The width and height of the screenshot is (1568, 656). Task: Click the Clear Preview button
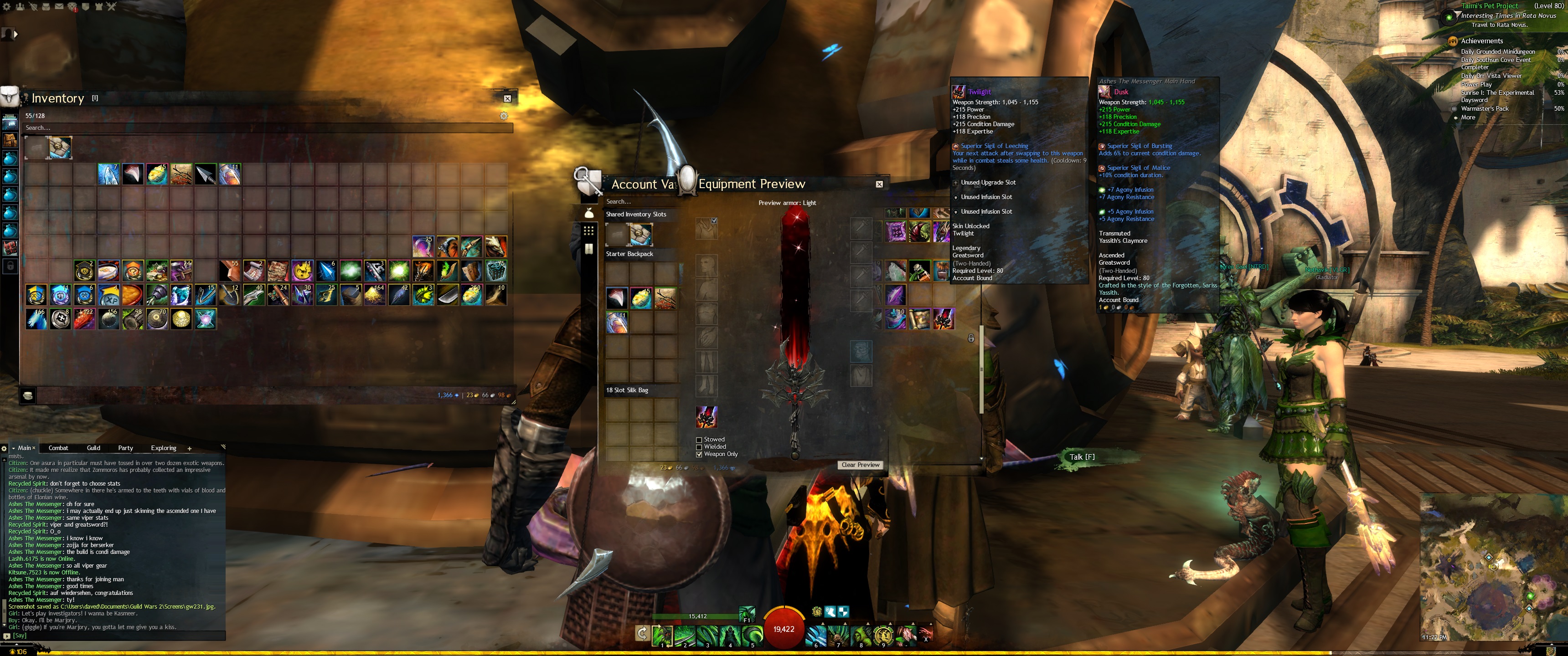click(860, 465)
